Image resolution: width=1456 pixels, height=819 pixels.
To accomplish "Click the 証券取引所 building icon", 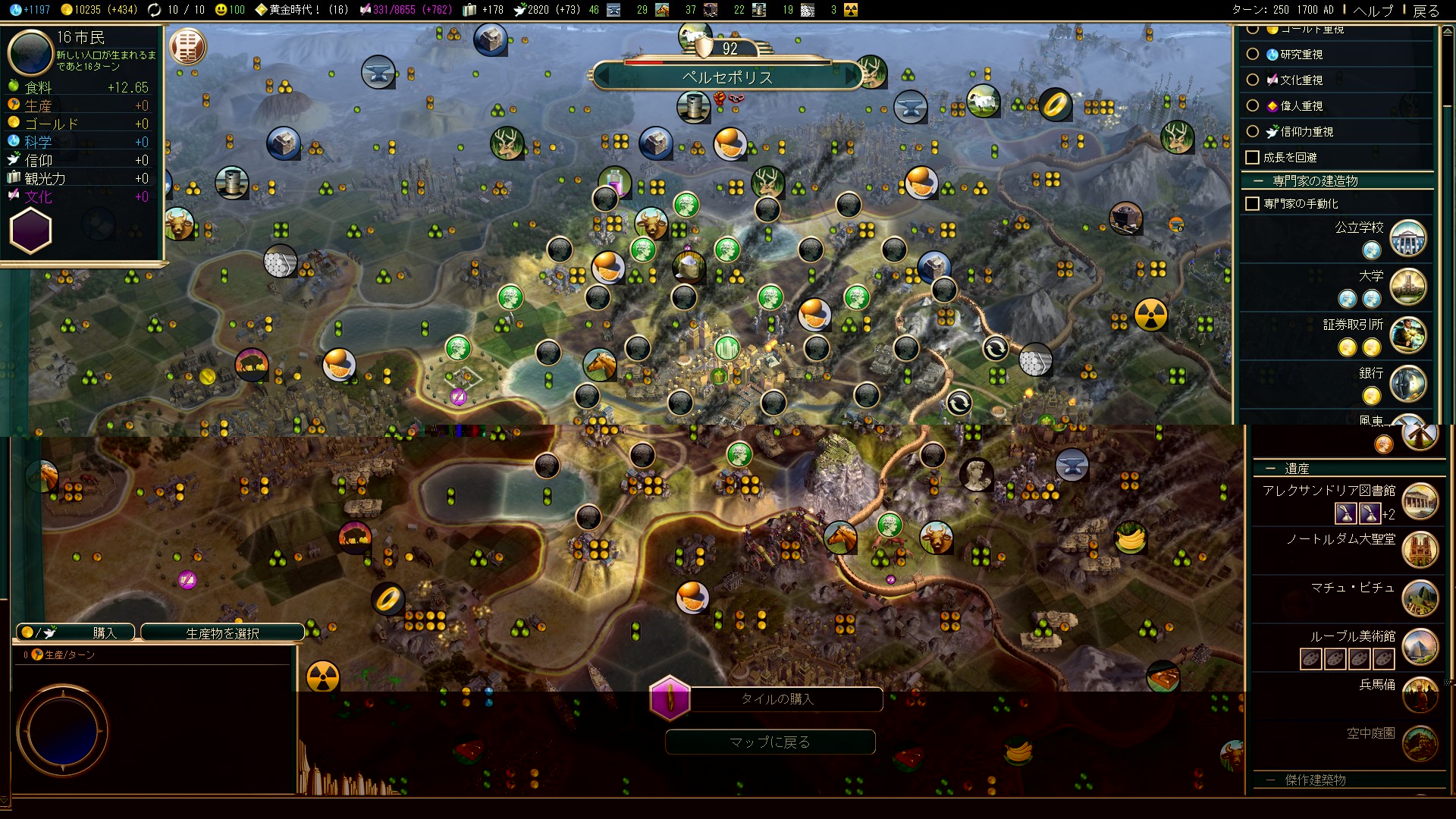I will [x=1407, y=334].
